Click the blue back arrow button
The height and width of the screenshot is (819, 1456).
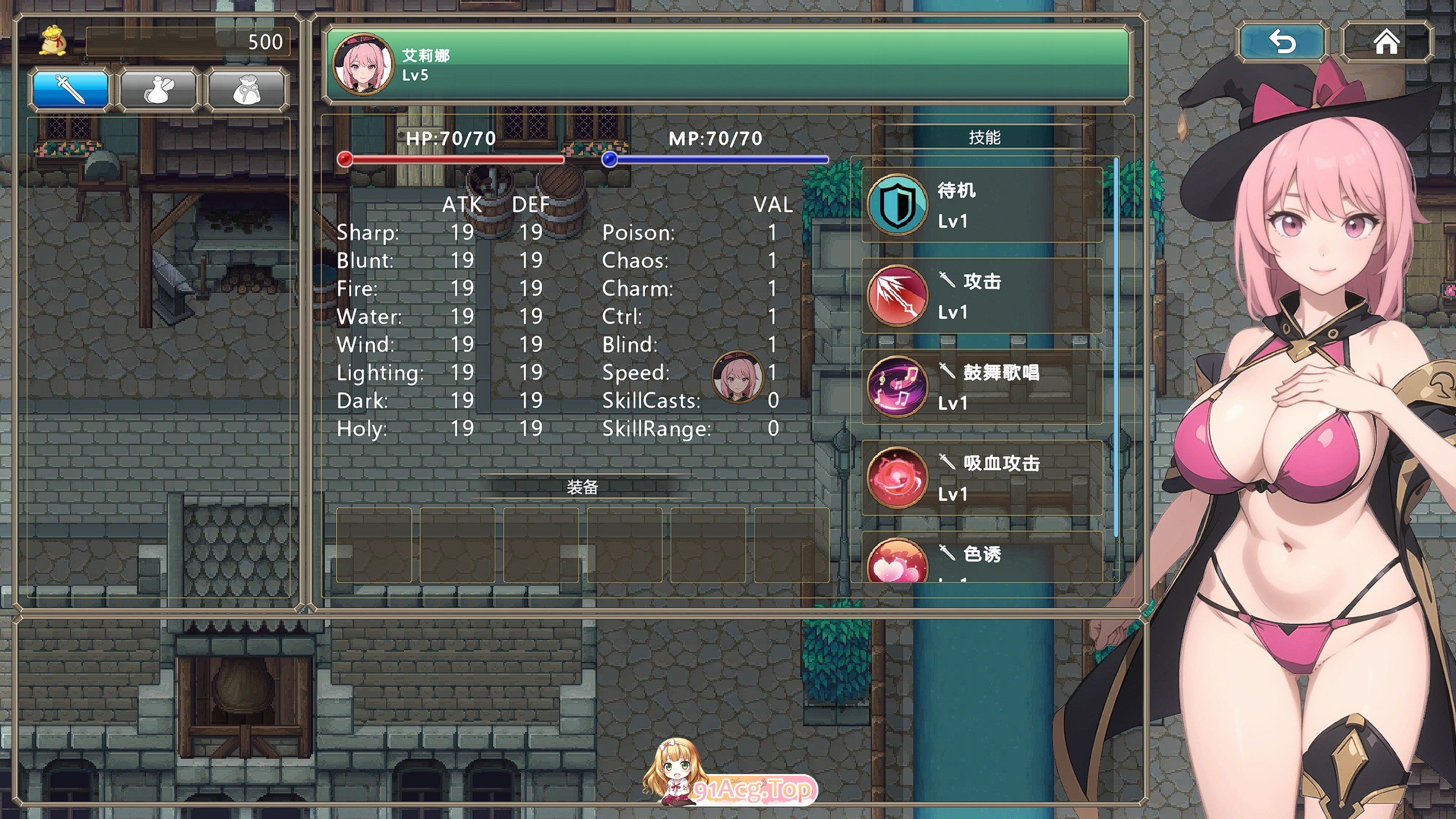(1282, 42)
